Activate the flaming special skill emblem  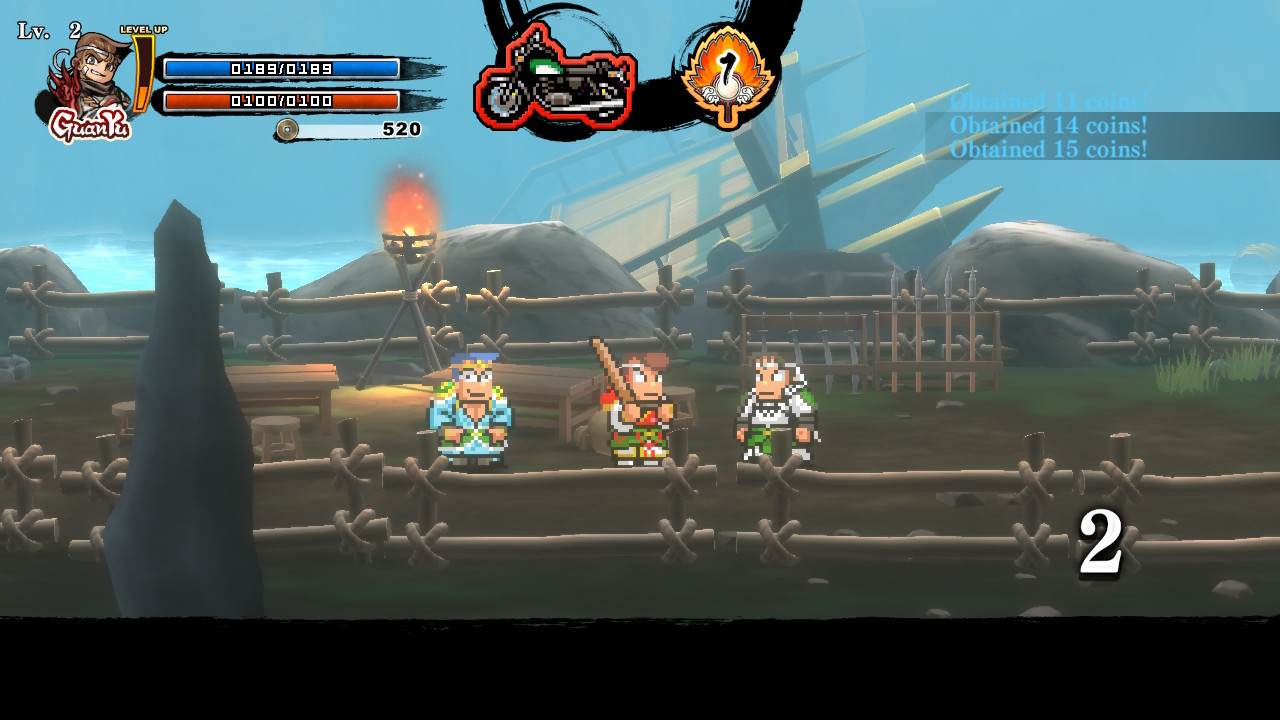727,77
